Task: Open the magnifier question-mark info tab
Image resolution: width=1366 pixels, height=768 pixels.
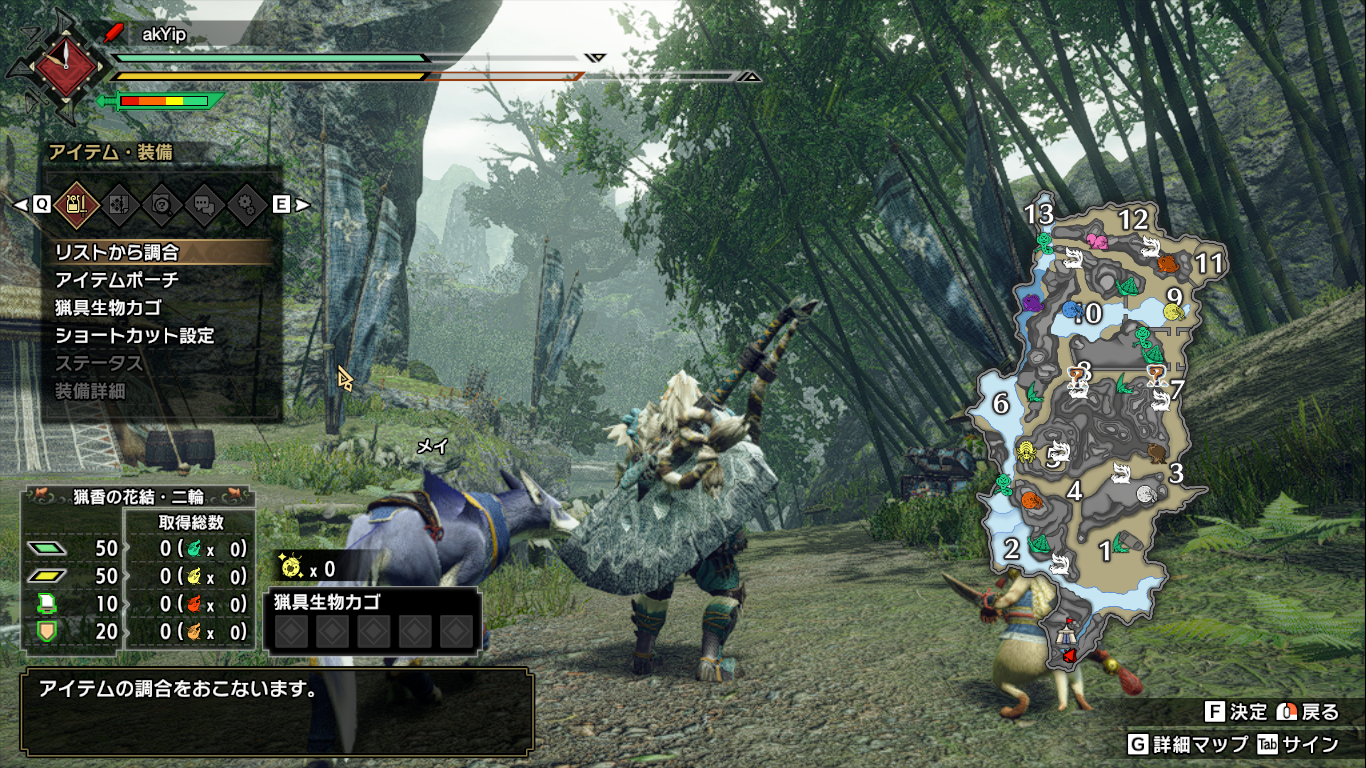Action: point(160,204)
